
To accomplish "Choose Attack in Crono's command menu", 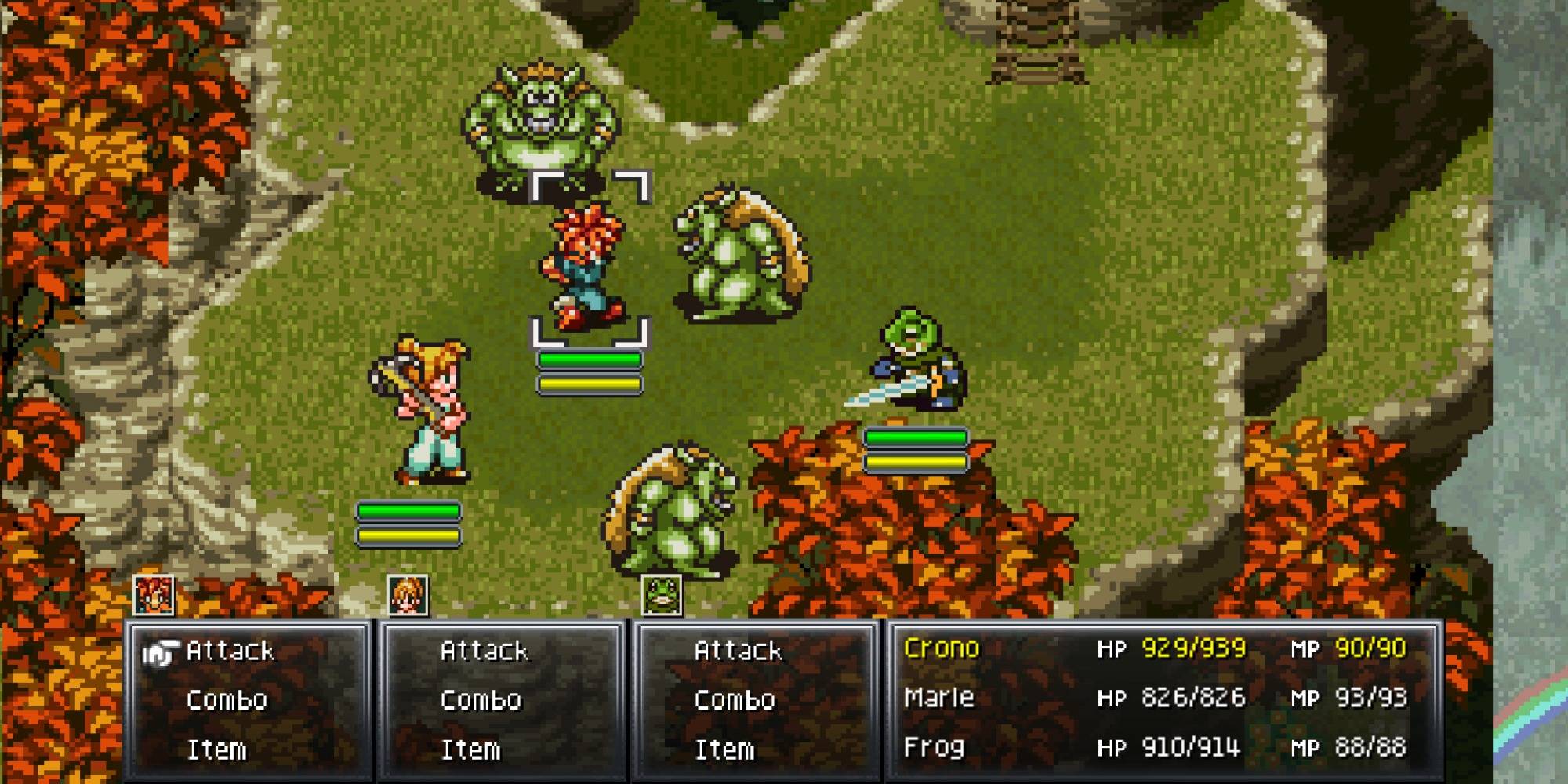I will pos(230,651).
